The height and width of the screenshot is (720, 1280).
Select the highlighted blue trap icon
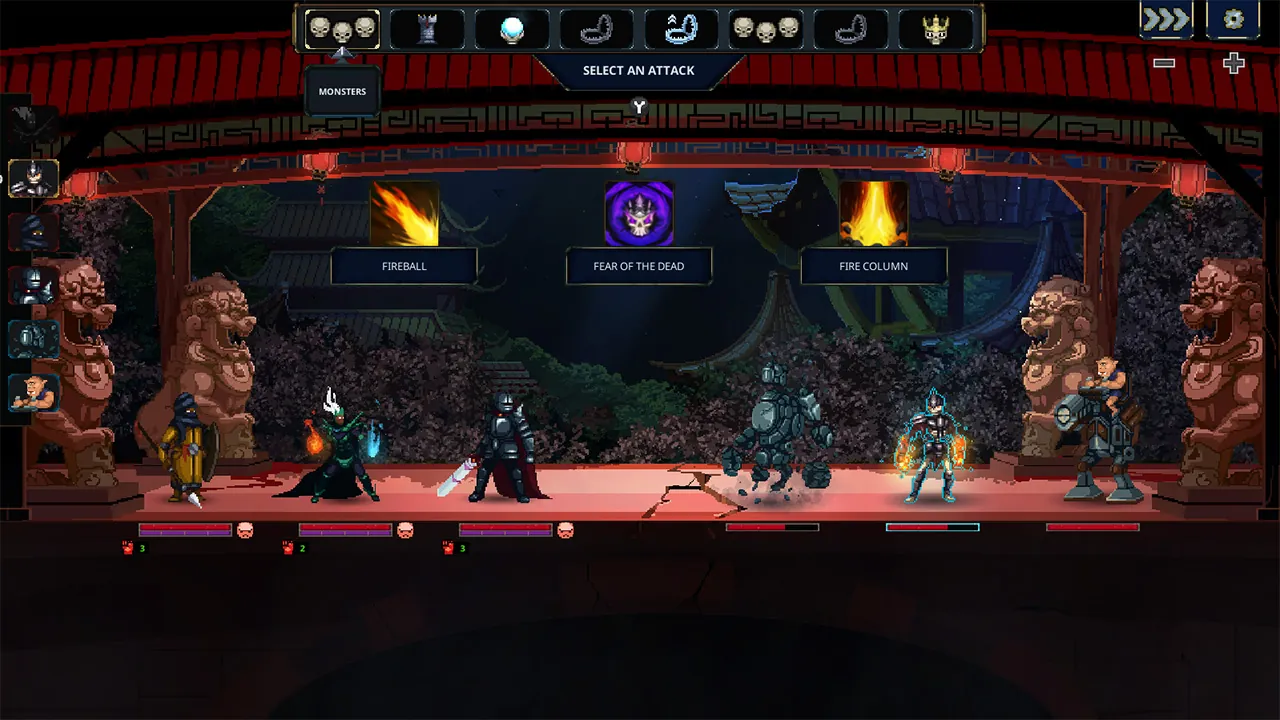click(x=681, y=29)
